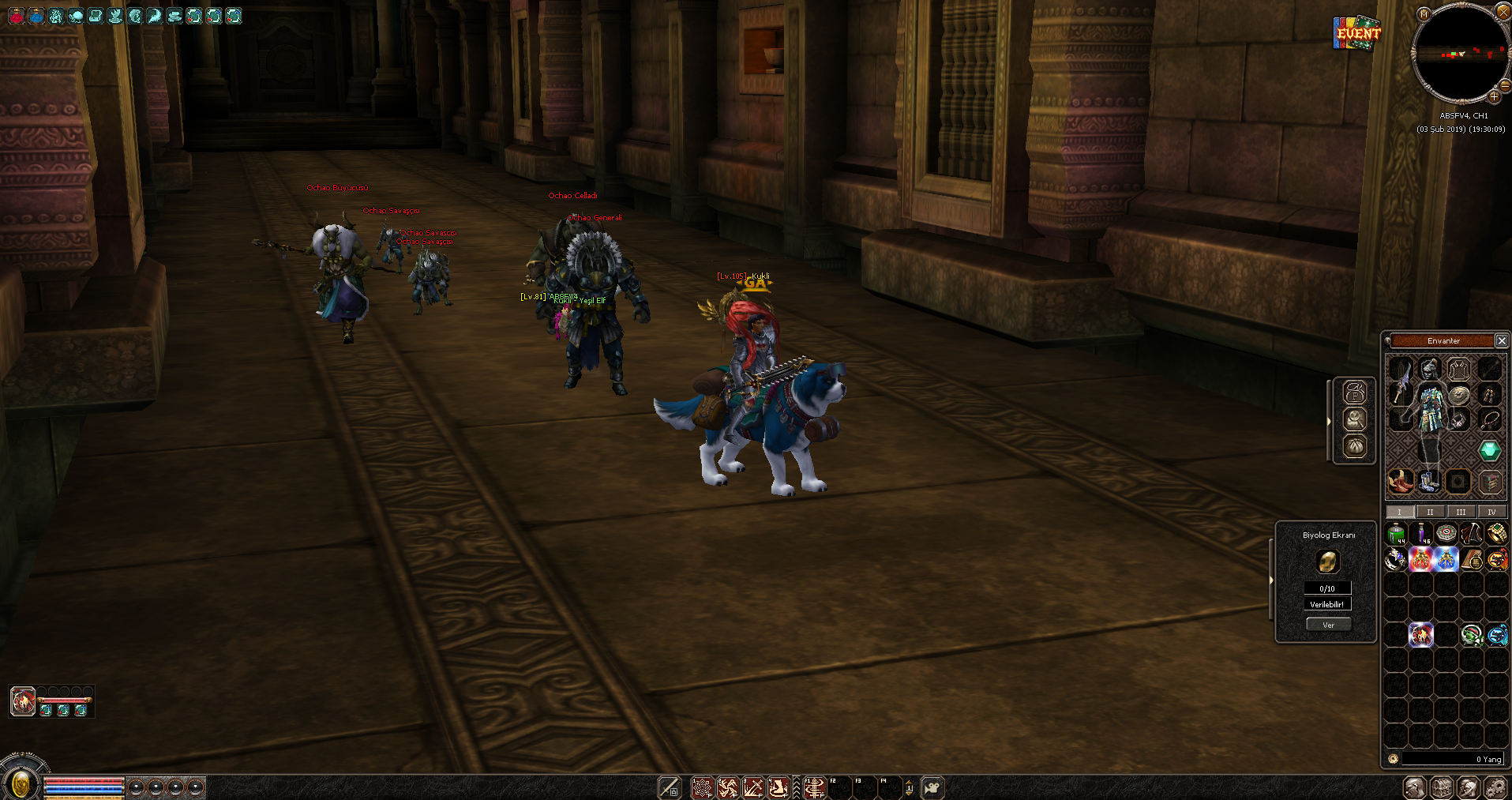Click the P money bag side button

1355,392
